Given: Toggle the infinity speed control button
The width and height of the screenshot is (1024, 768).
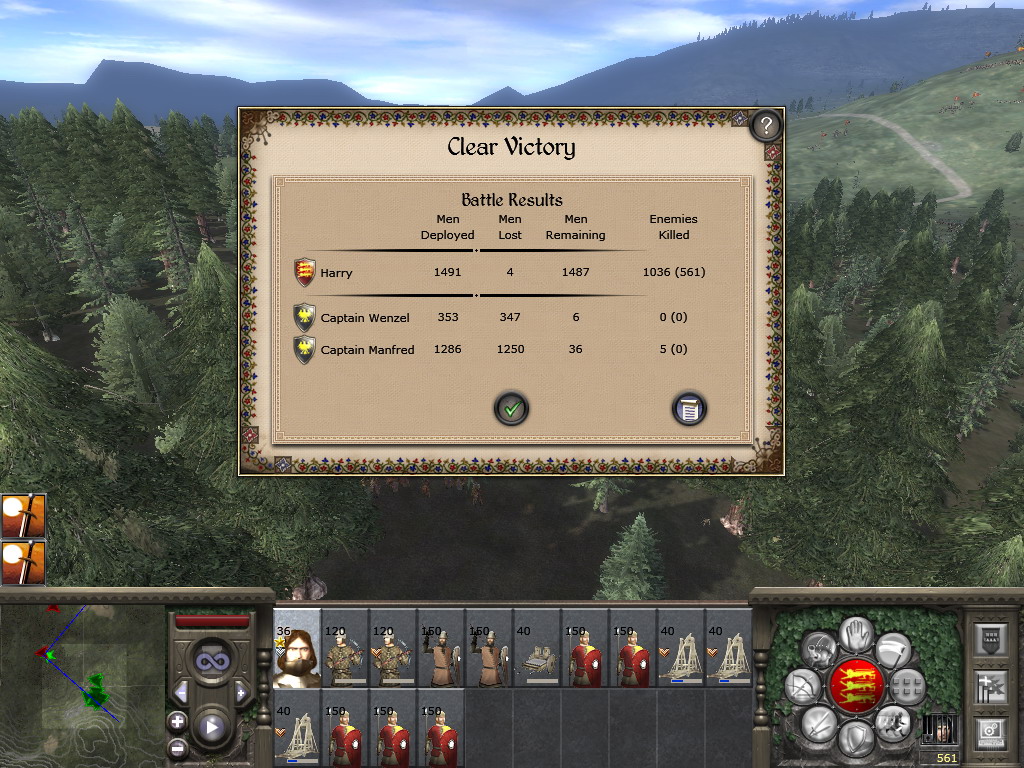Looking at the screenshot, I should [x=211, y=661].
